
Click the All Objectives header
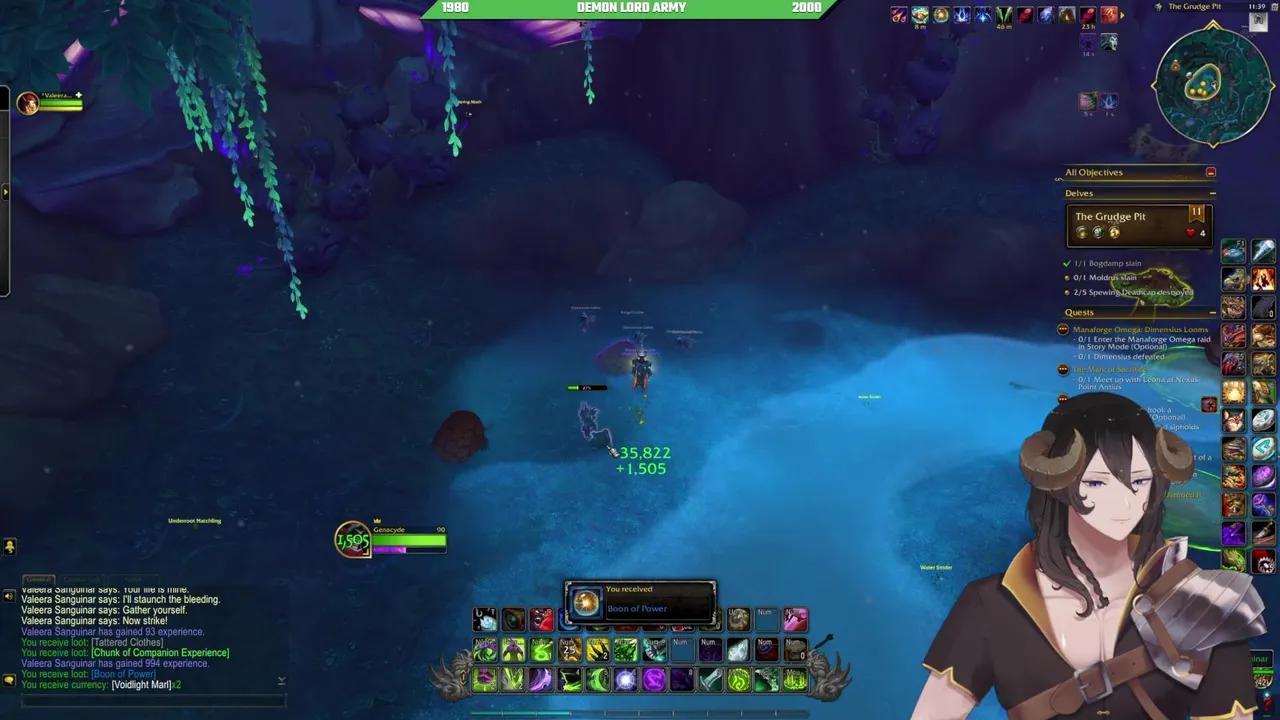pos(1094,171)
